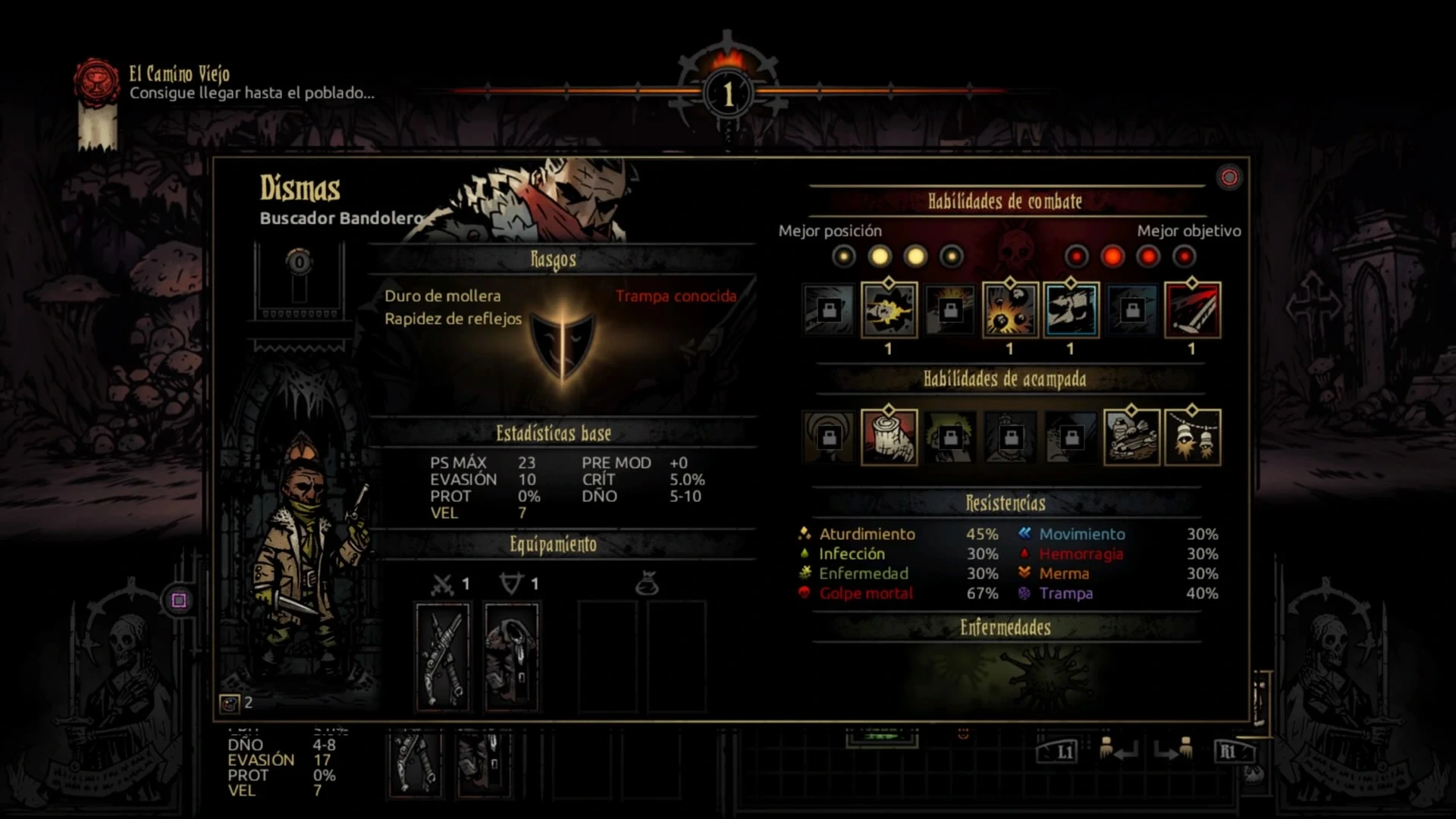Open the pistol and dagger weapon slot
Image resolution: width=1456 pixels, height=819 pixels.
pos(443,657)
